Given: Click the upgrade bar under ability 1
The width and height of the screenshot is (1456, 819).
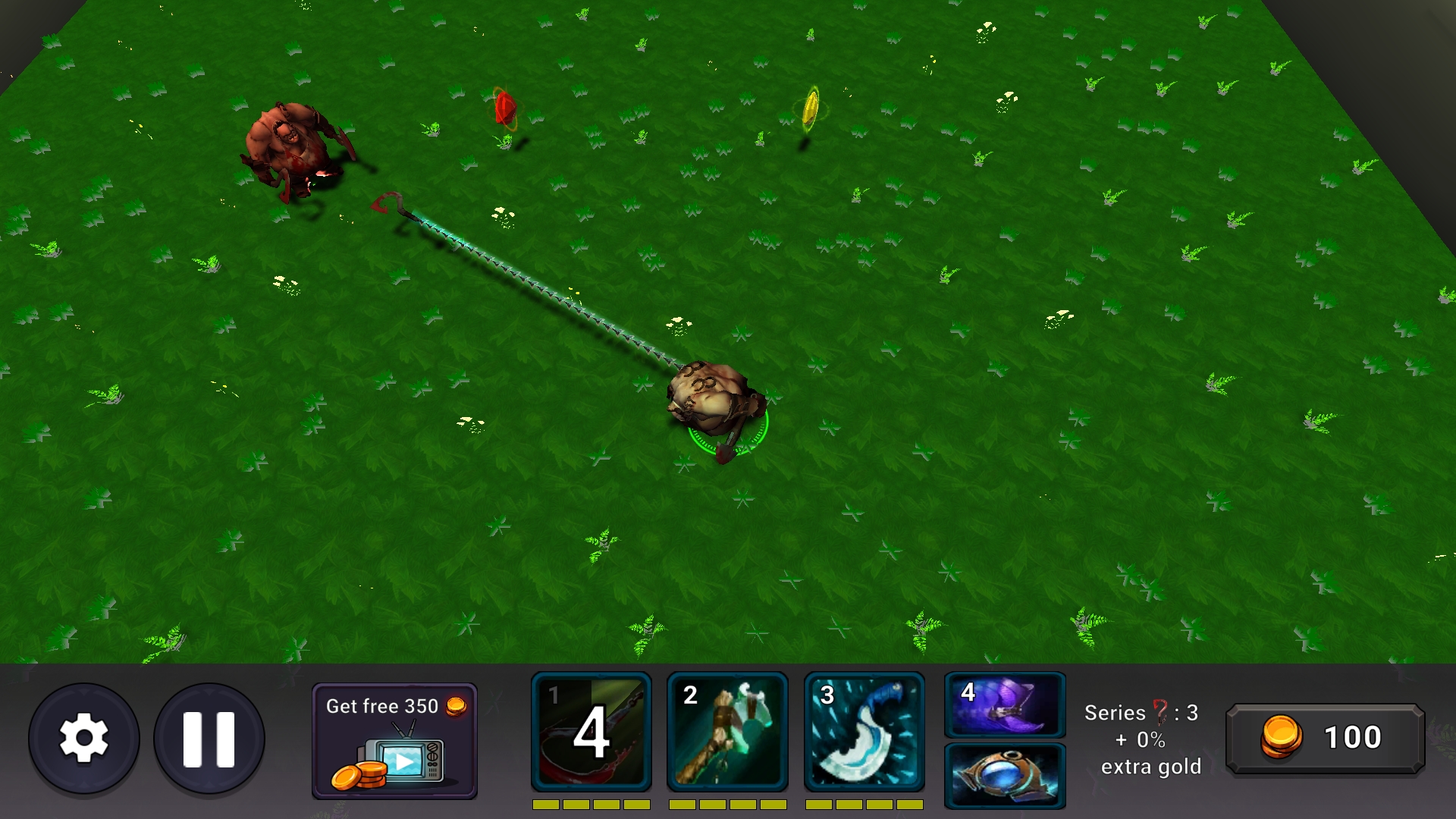Looking at the screenshot, I should click(x=591, y=803).
